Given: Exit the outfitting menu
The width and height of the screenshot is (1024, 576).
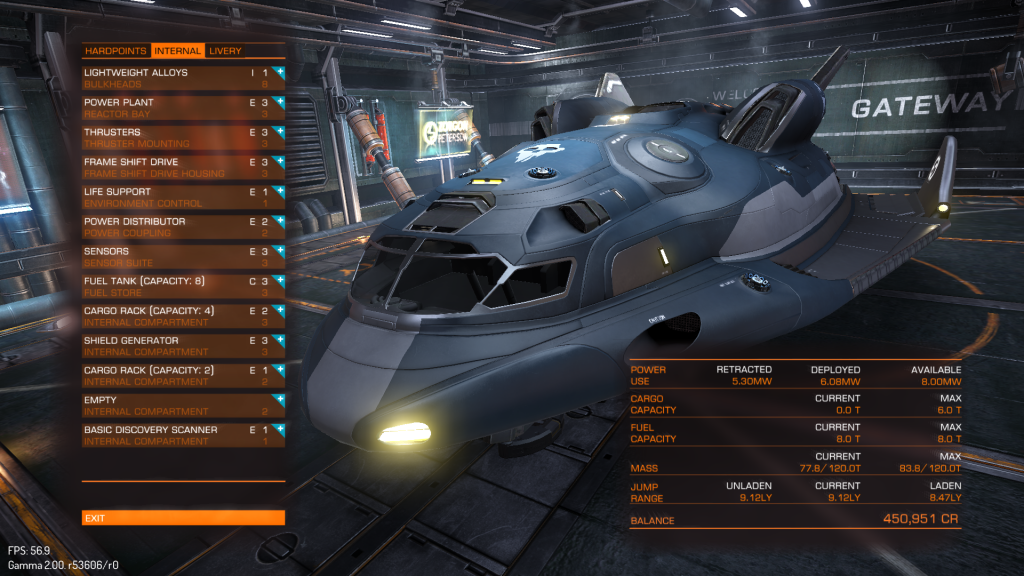Looking at the screenshot, I should coord(183,518).
